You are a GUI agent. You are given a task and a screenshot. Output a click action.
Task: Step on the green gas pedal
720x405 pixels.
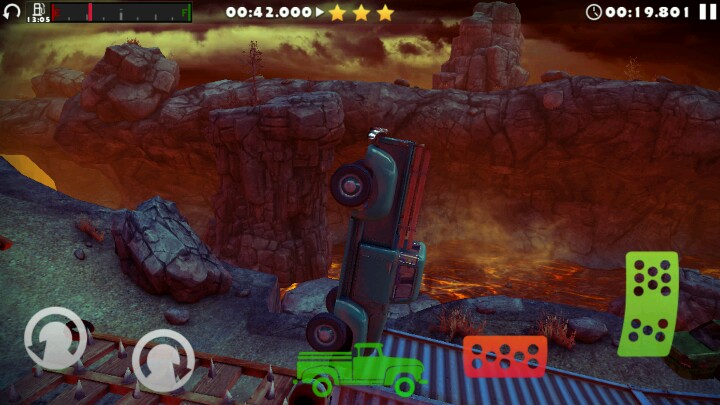649,304
